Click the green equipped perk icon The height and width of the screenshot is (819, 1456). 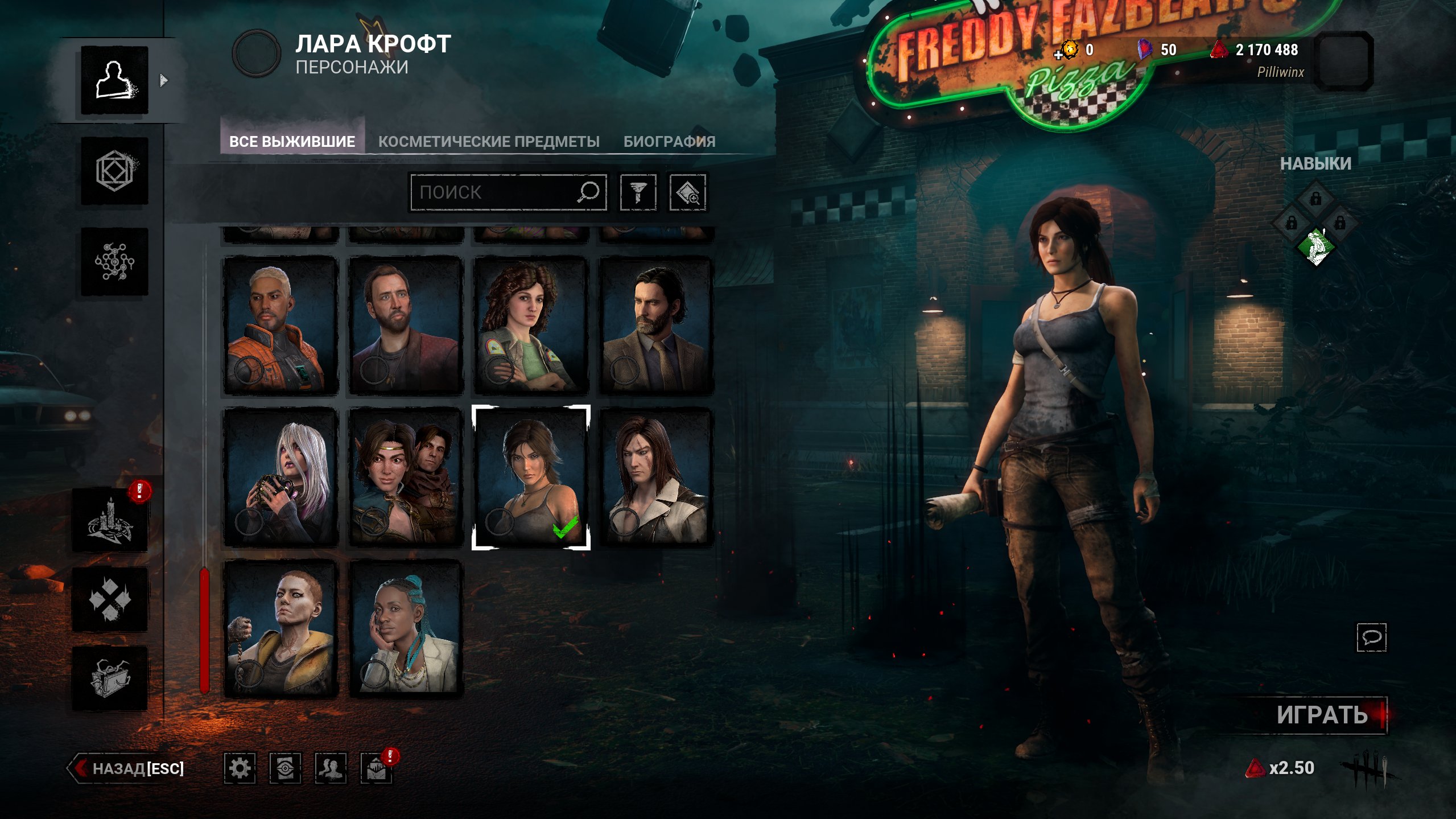[x=1316, y=247]
